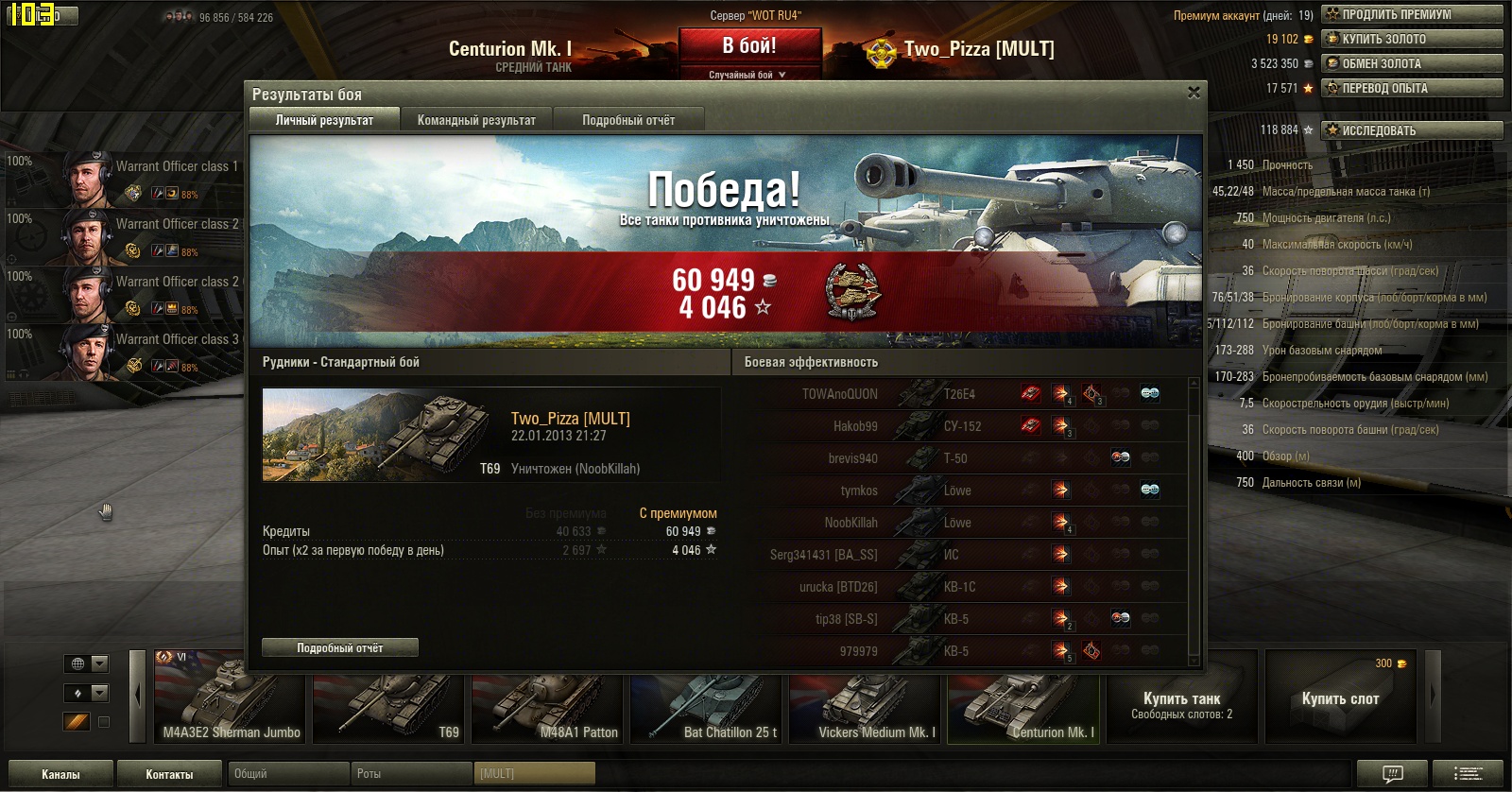The width and height of the screenshot is (1512, 792).
Task: Select the T69 tank in carousel
Action: coord(389,697)
